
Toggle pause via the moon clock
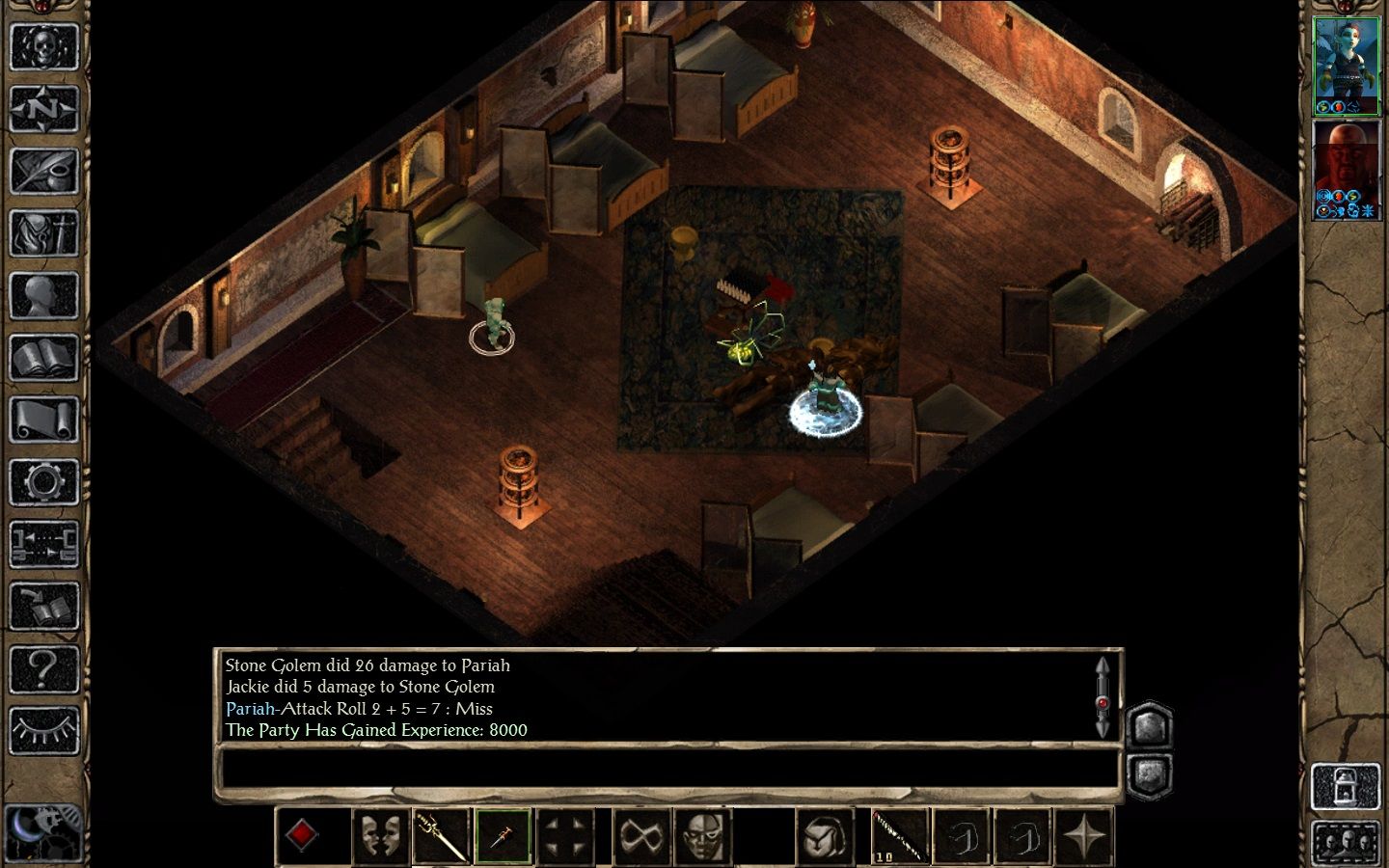tap(41, 831)
